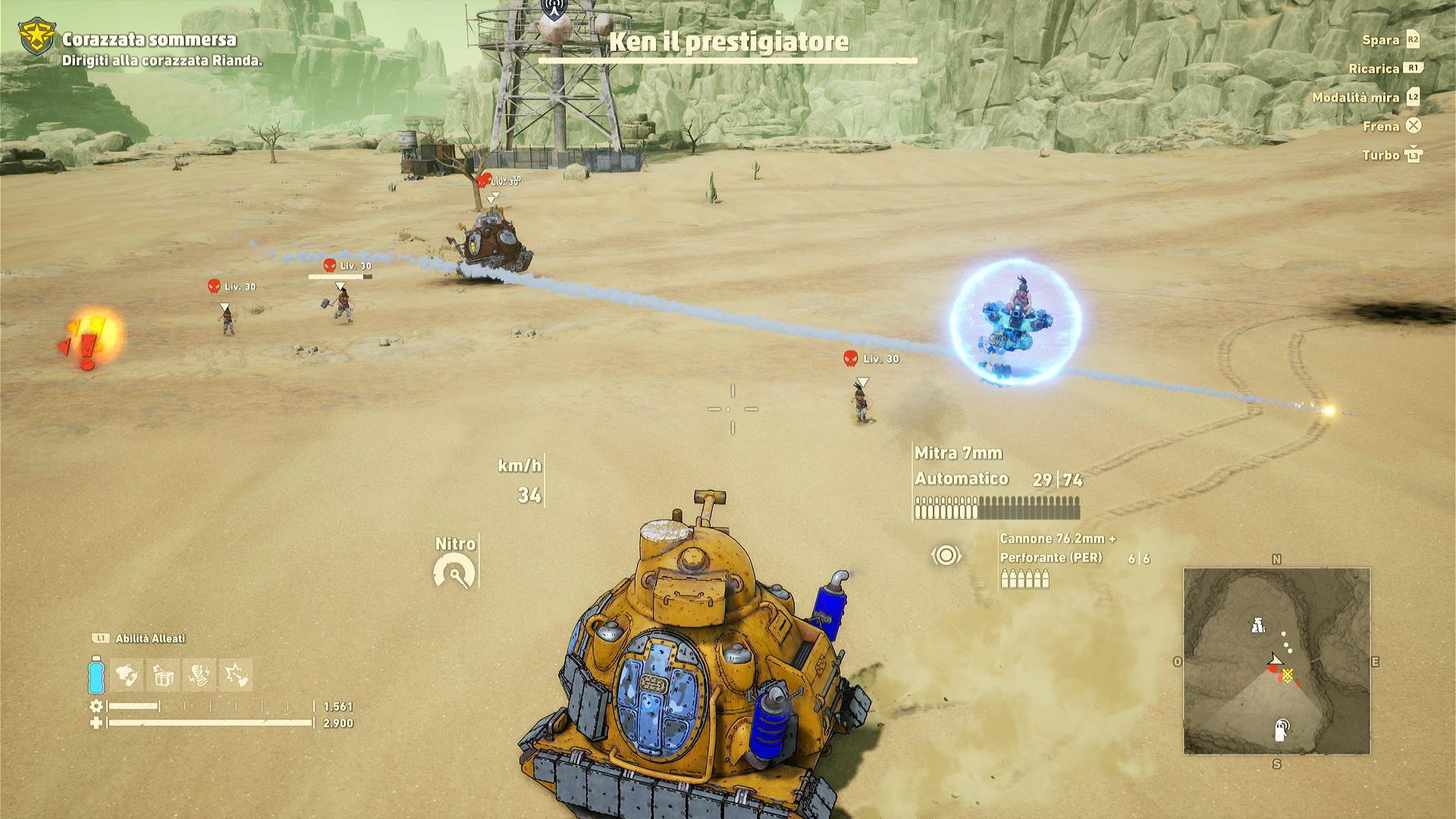
Task: Click the red exclamation danger alert
Action: pyautogui.click(x=89, y=340)
